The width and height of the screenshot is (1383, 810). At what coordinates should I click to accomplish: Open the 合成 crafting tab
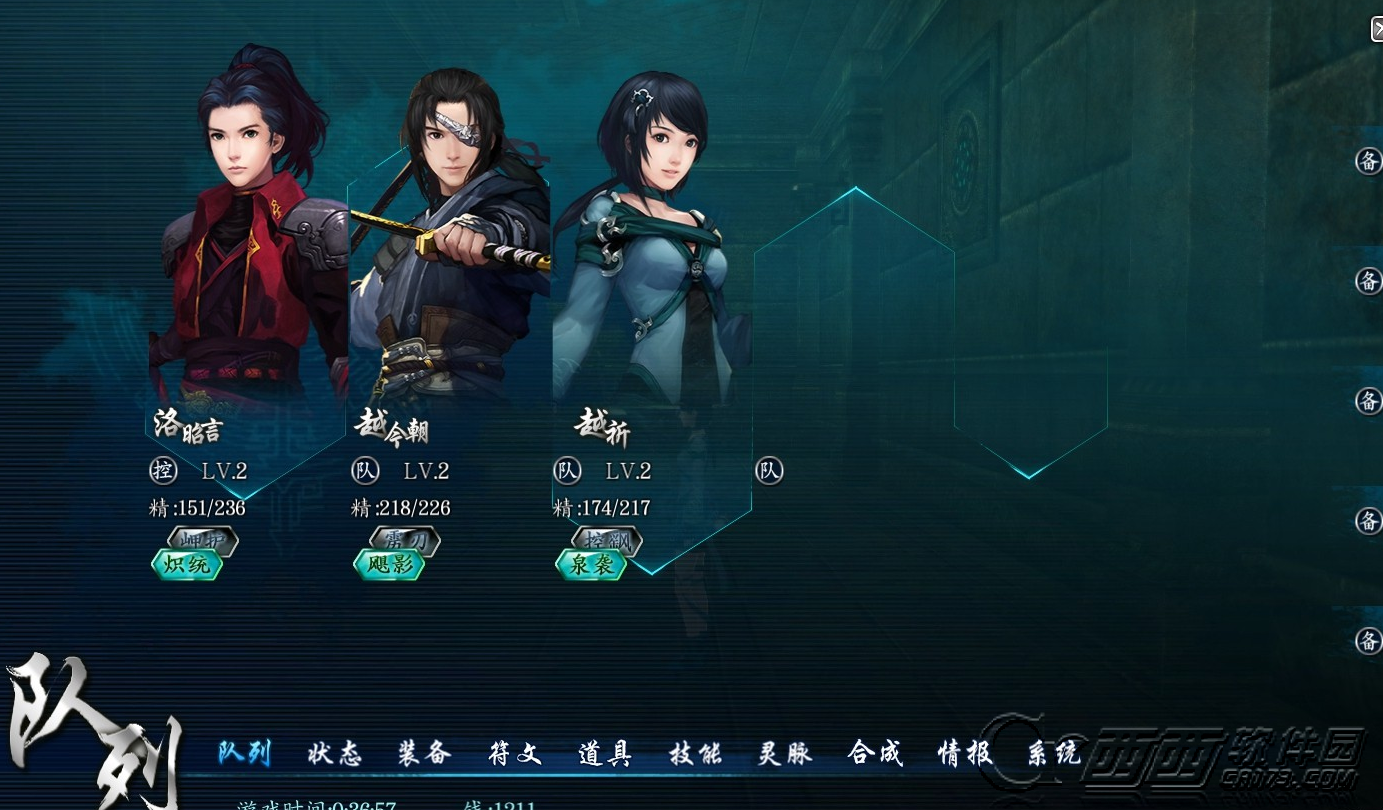[x=874, y=753]
